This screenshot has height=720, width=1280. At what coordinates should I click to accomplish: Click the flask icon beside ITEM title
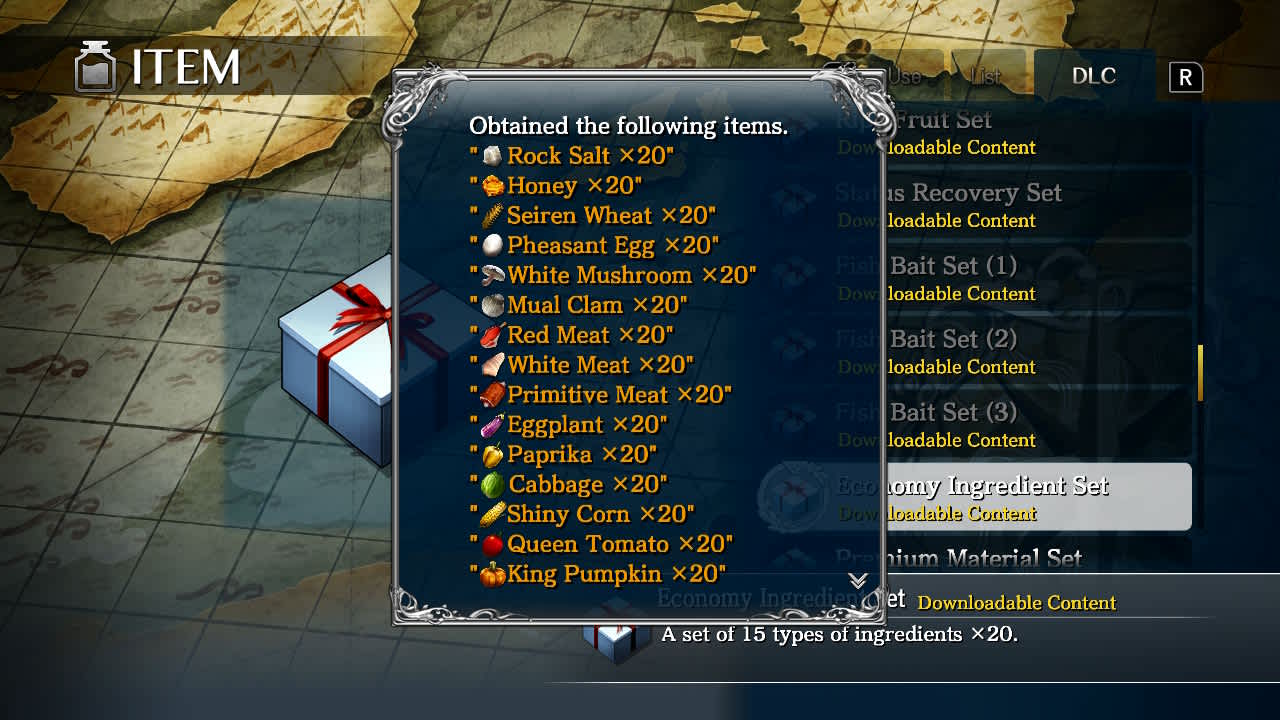click(x=95, y=64)
